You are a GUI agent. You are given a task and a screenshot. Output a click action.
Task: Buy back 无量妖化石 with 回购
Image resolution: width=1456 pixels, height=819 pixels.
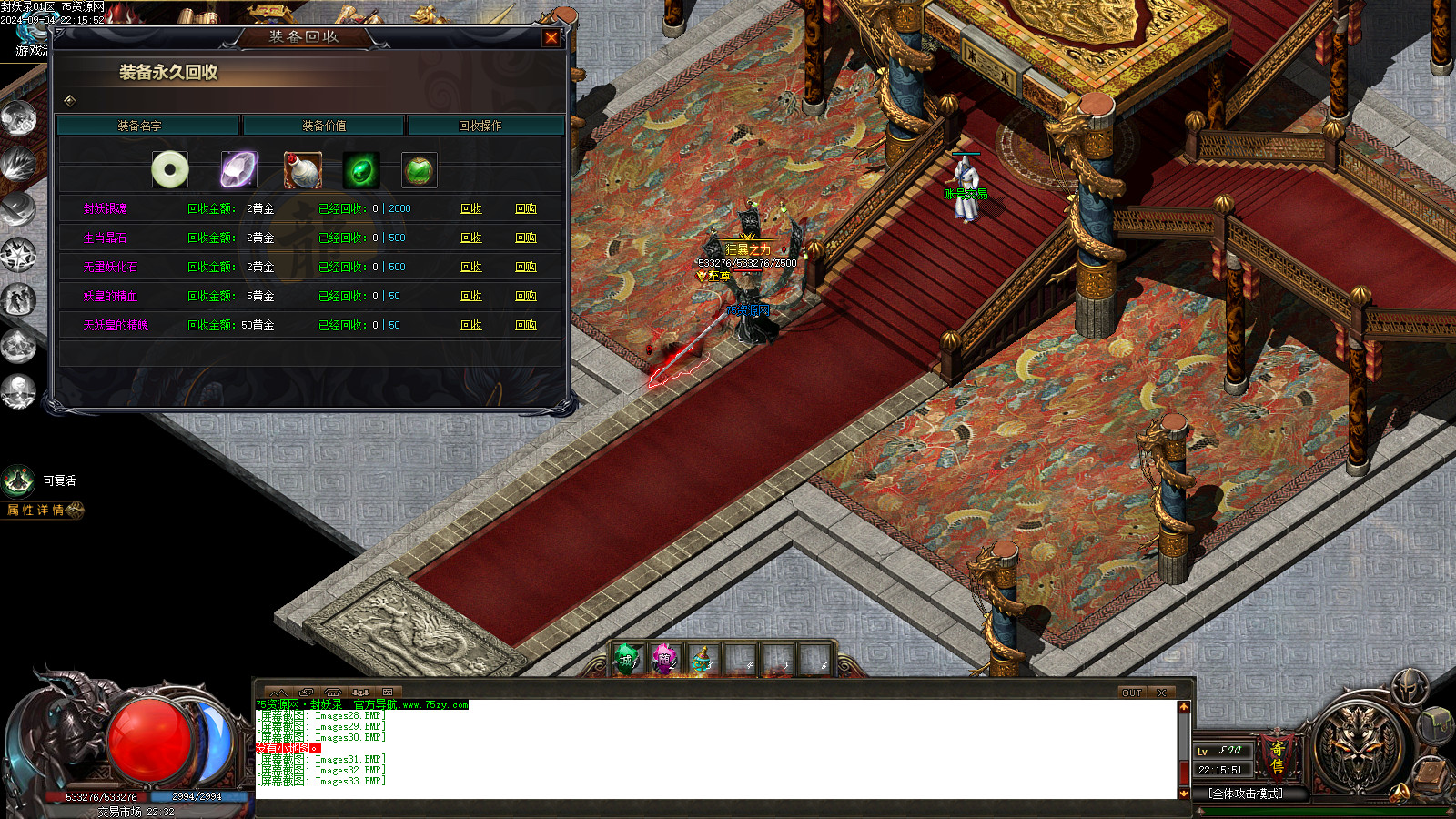coord(526,267)
